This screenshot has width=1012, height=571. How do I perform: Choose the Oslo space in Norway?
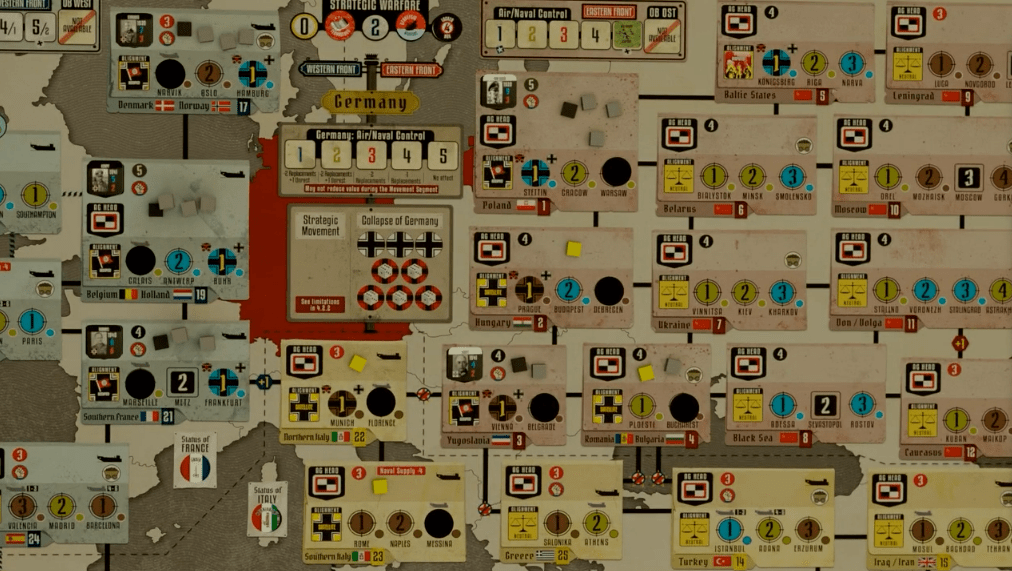click(209, 73)
